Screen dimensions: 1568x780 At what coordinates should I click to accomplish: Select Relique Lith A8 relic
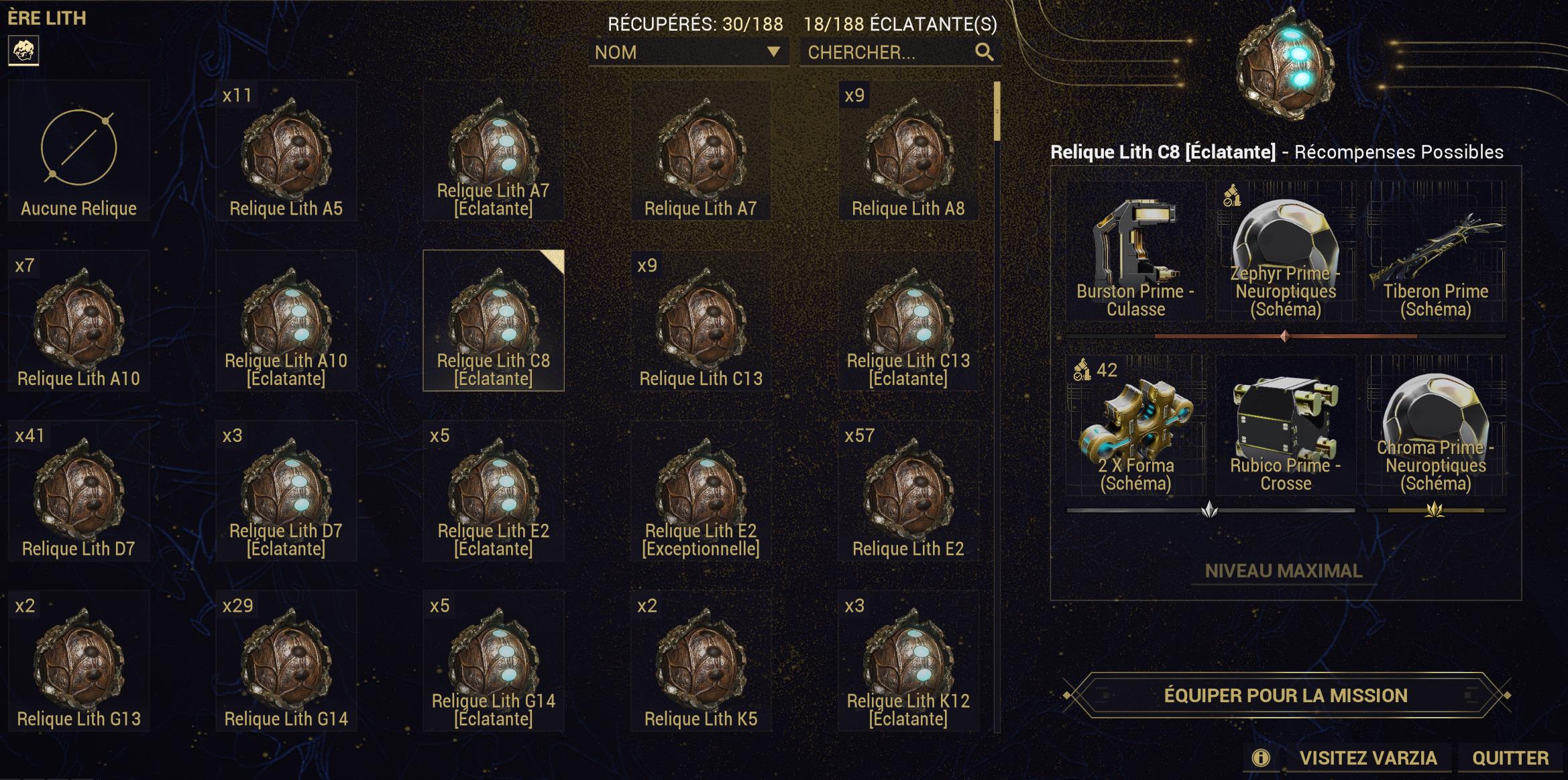pyautogui.click(x=908, y=152)
